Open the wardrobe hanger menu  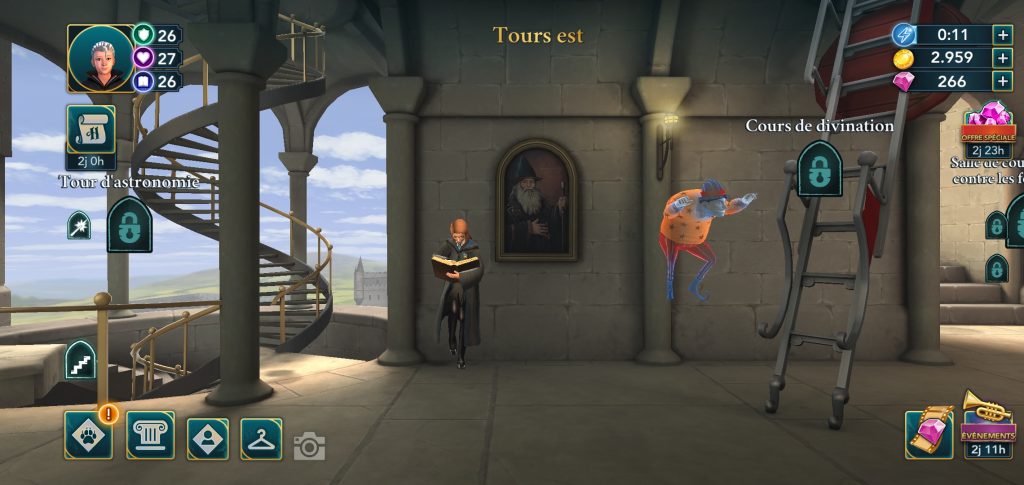261,438
